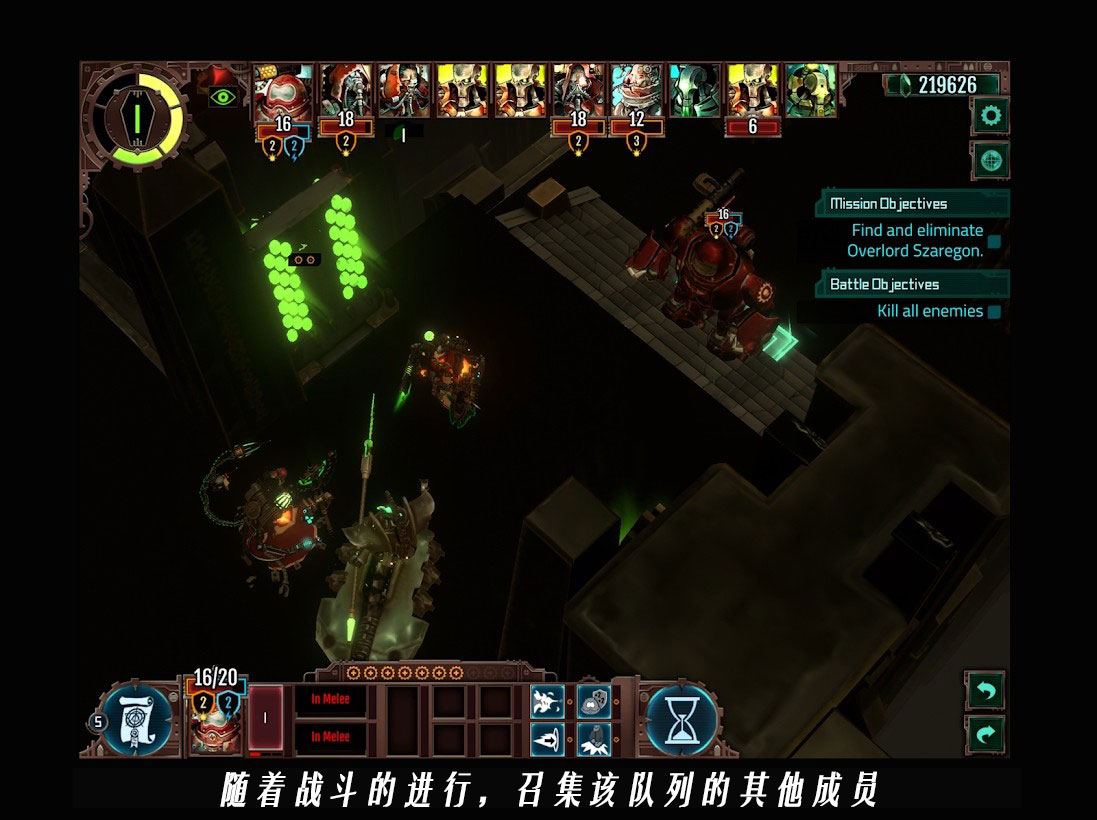Toggle the green eye visibility icon
The image size is (1097, 820).
click(223, 97)
